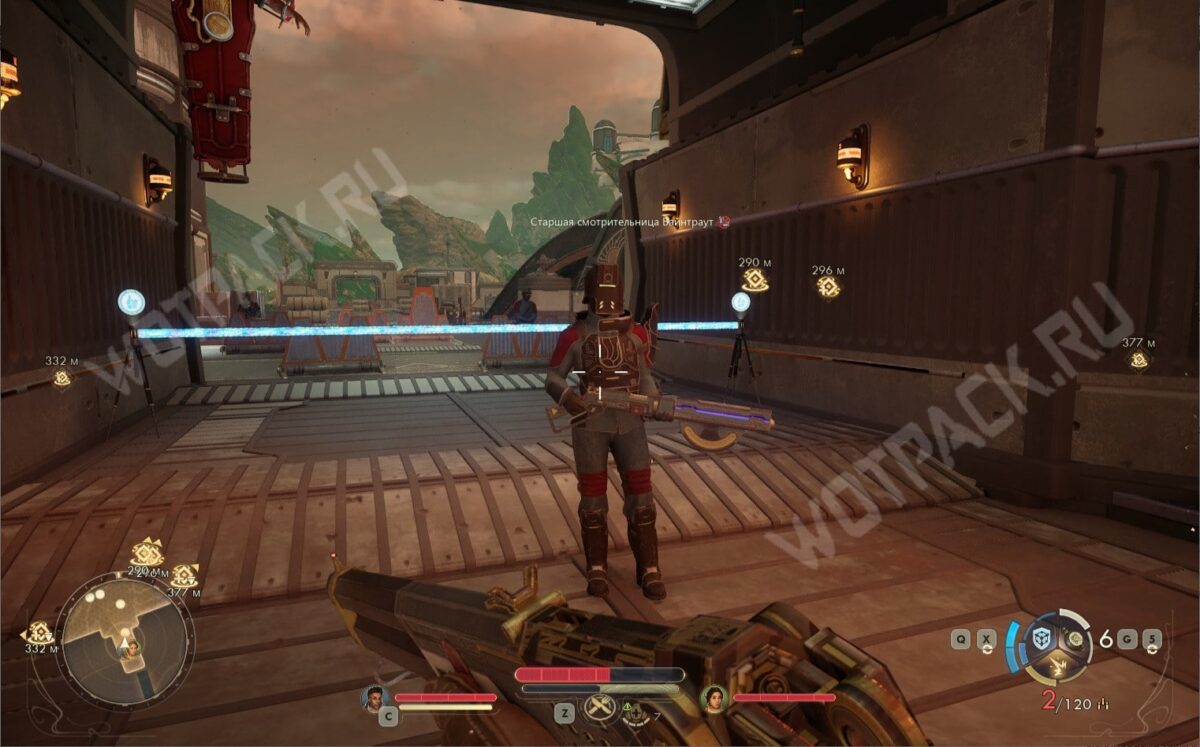This screenshot has width=1200, height=747.
Task: Use the healing potion icon
Action: pyautogui.click(x=635, y=712)
